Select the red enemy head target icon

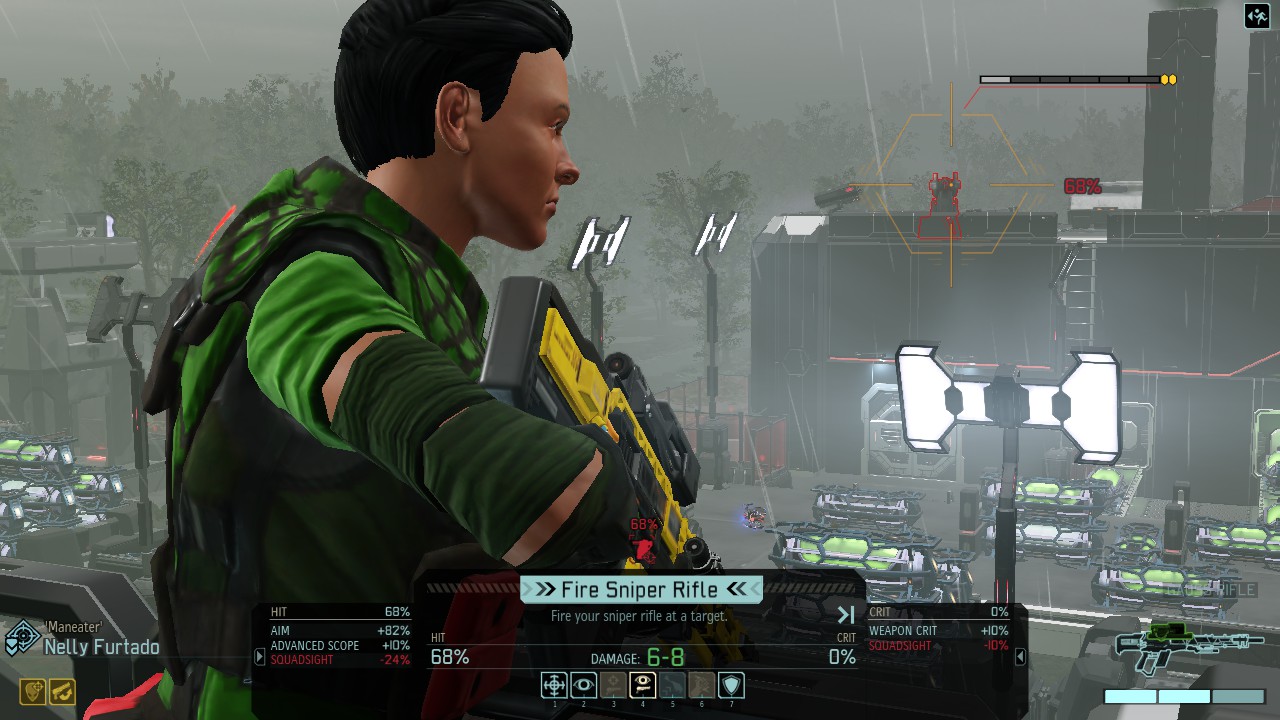click(642, 548)
